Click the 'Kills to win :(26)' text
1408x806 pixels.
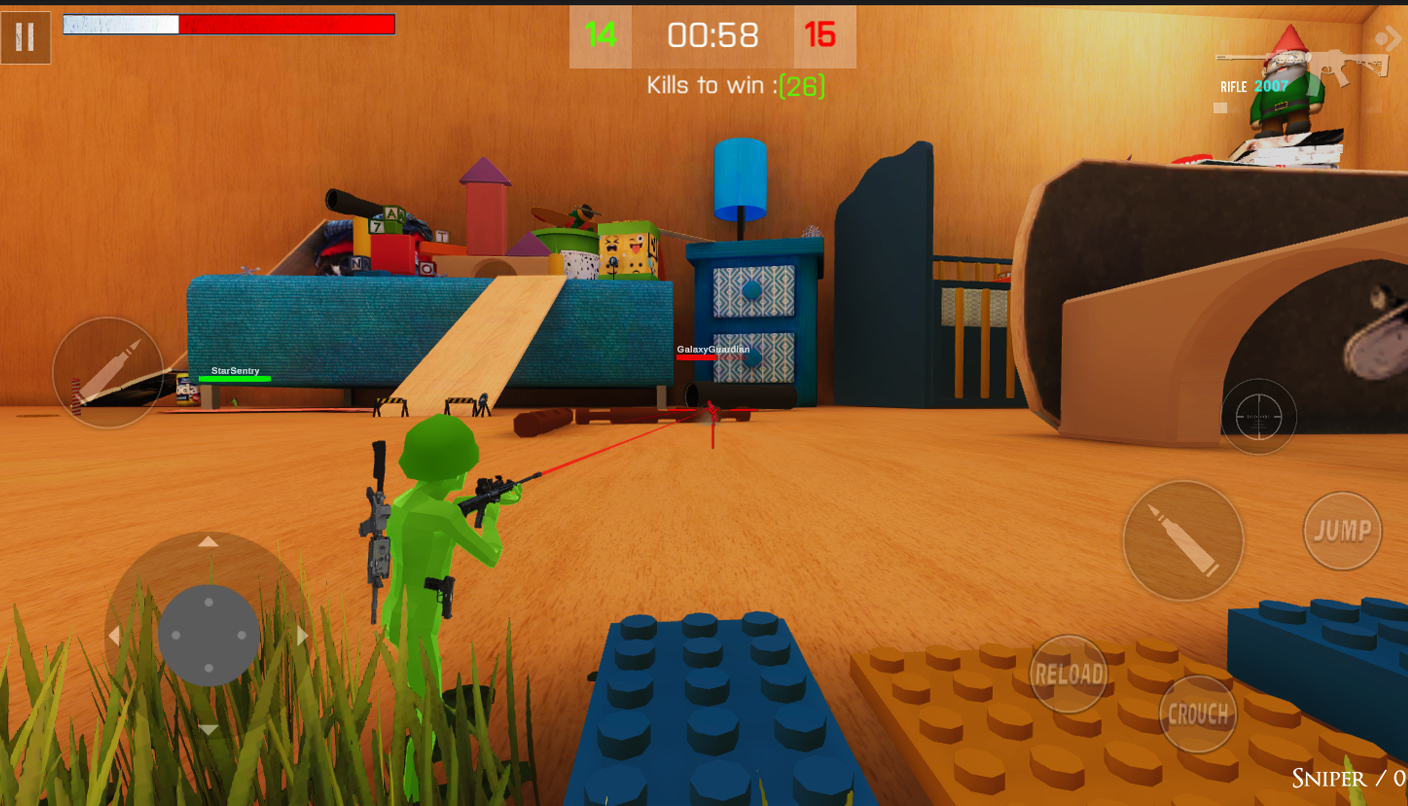click(737, 85)
